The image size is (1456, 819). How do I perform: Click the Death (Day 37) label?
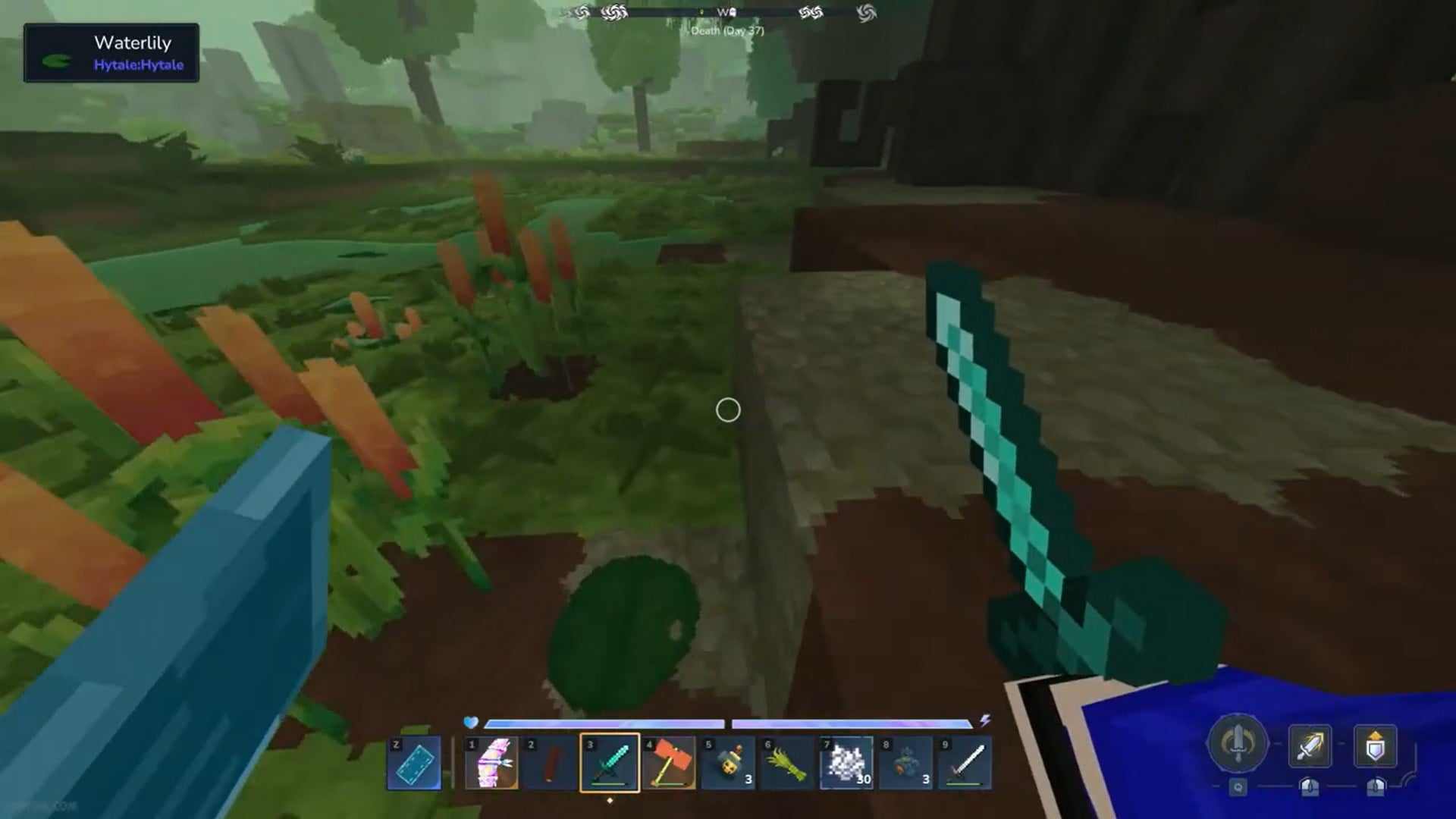(x=726, y=30)
